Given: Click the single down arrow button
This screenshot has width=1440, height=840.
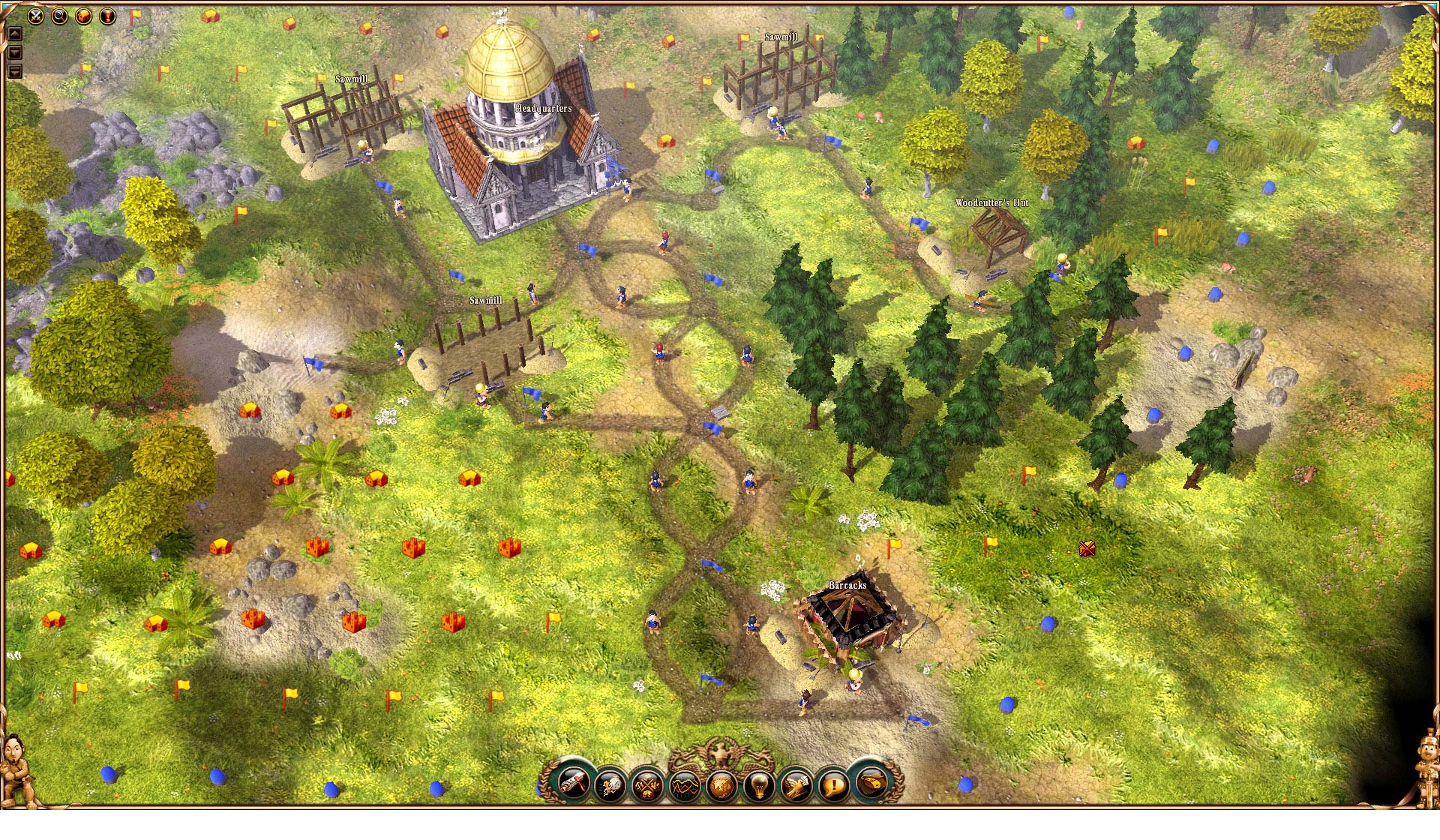Looking at the screenshot, I should tap(14, 52).
